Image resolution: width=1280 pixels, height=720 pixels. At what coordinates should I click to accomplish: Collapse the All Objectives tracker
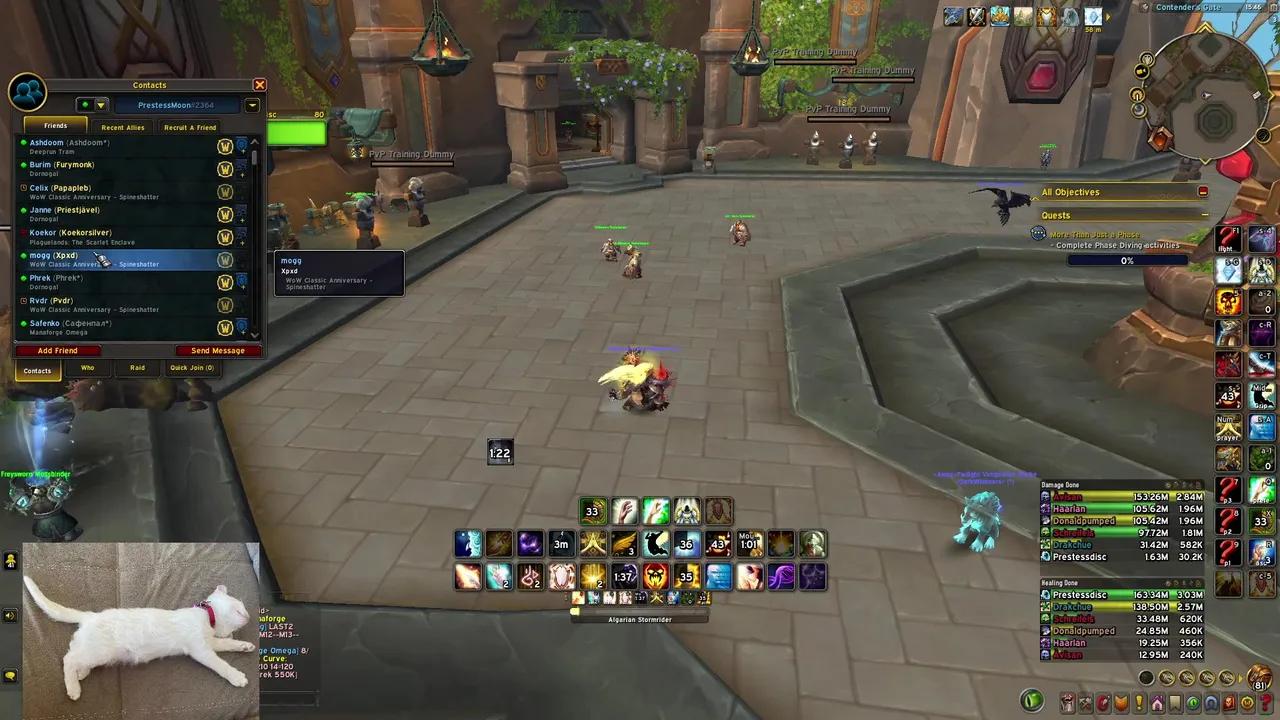click(x=1203, y=192)
